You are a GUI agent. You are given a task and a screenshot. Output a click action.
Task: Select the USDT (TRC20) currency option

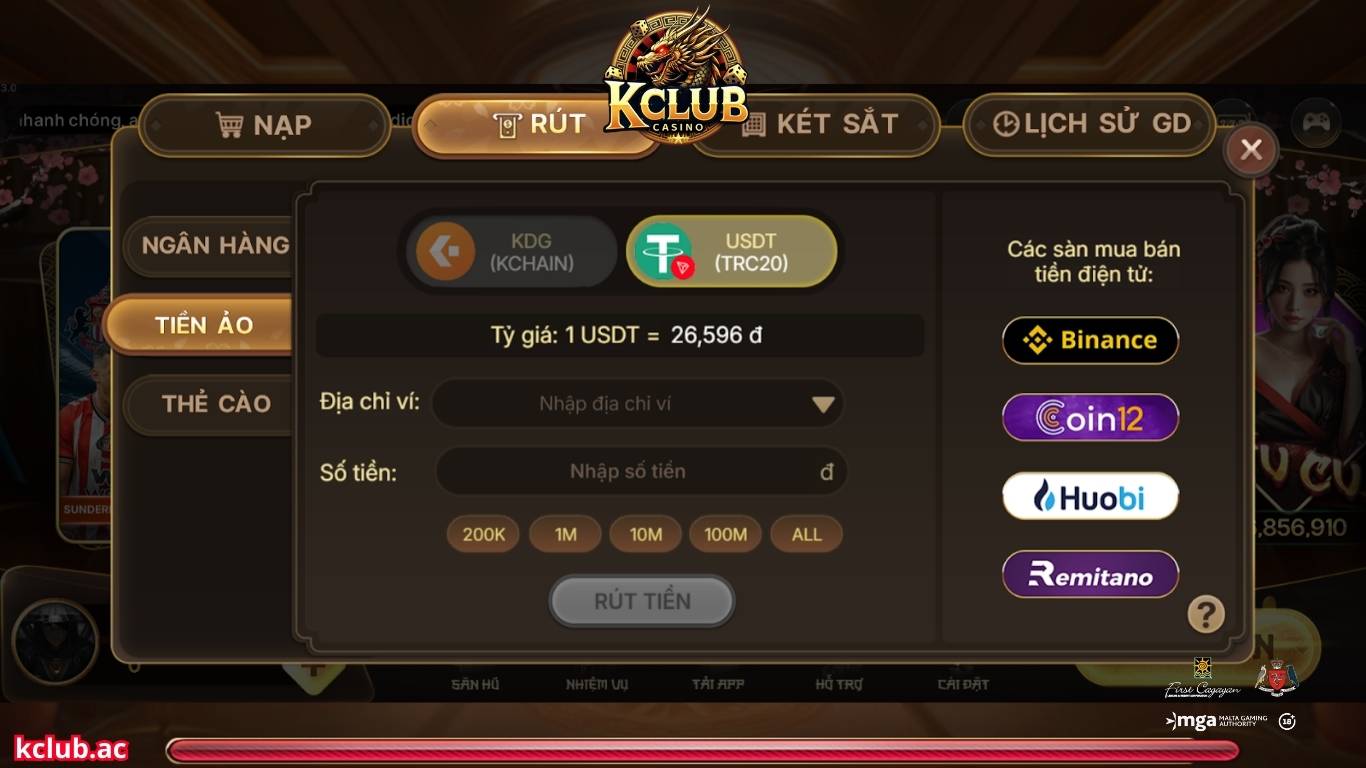(x=731, y=251)
